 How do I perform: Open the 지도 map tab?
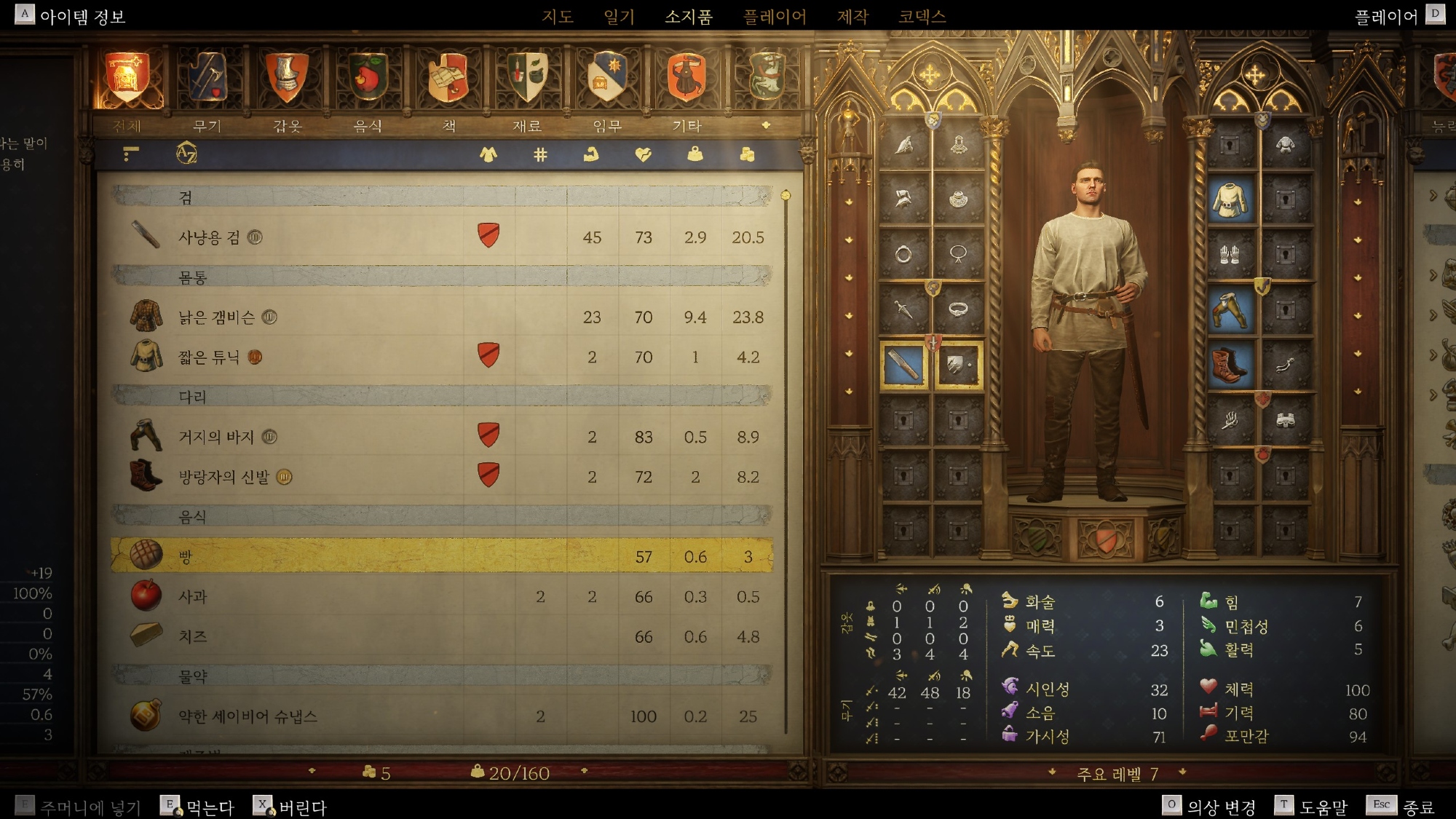point(558,16)
